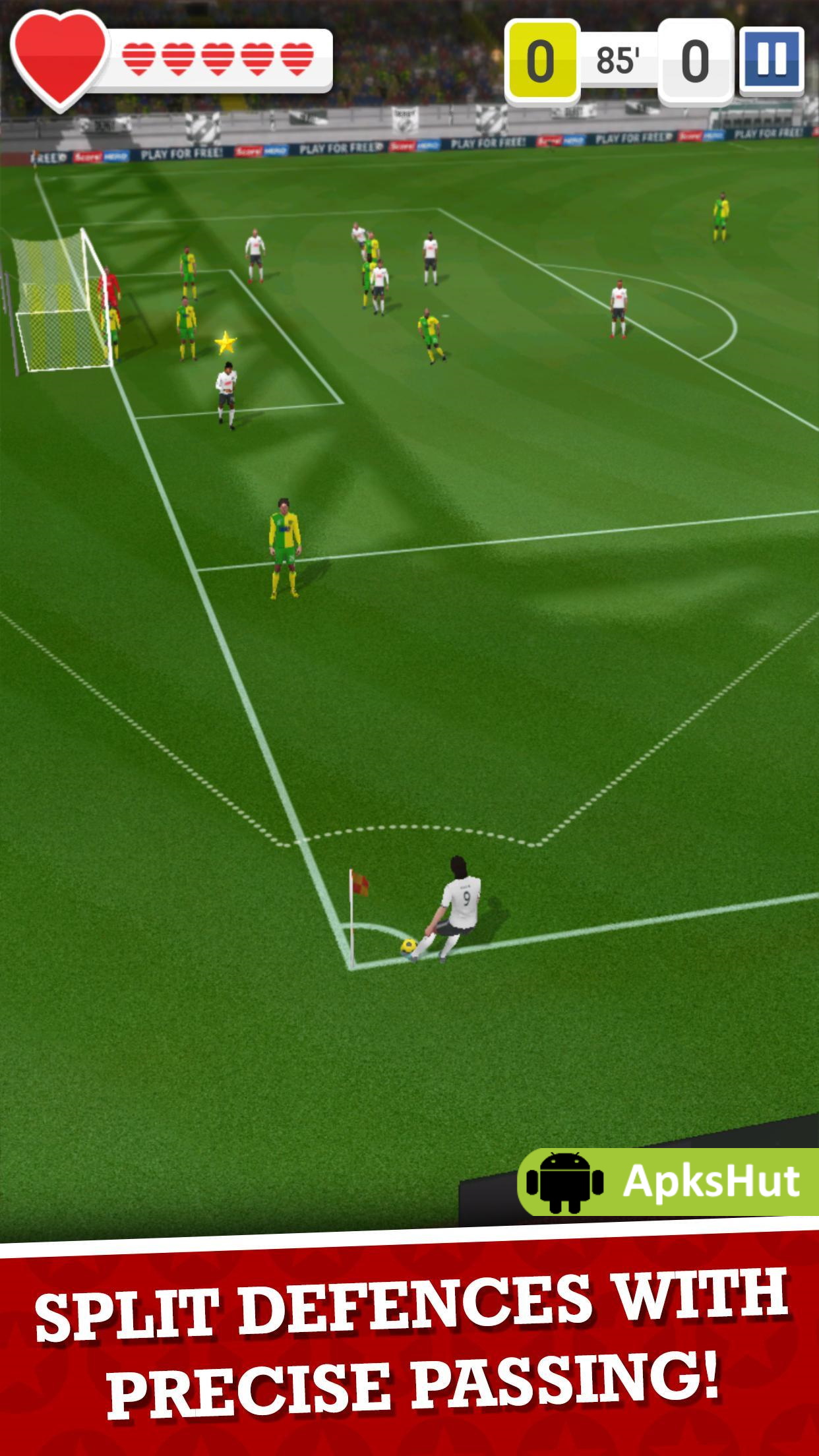This screenshot has width=819, height=1456.
Task: Pause the match with the blue pause button
Action: [771, 59]
